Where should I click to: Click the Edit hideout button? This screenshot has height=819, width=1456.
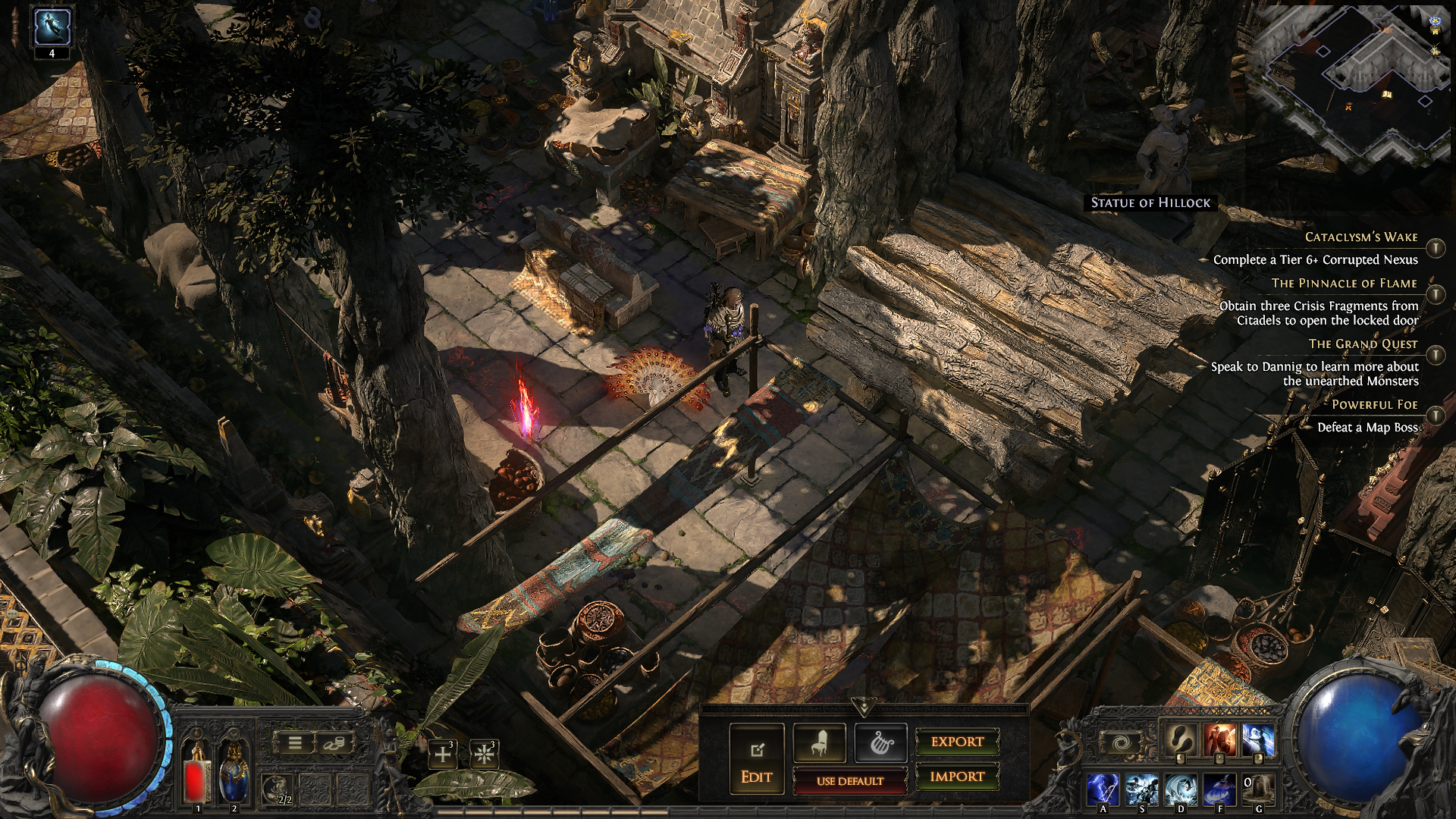[756, 759]
